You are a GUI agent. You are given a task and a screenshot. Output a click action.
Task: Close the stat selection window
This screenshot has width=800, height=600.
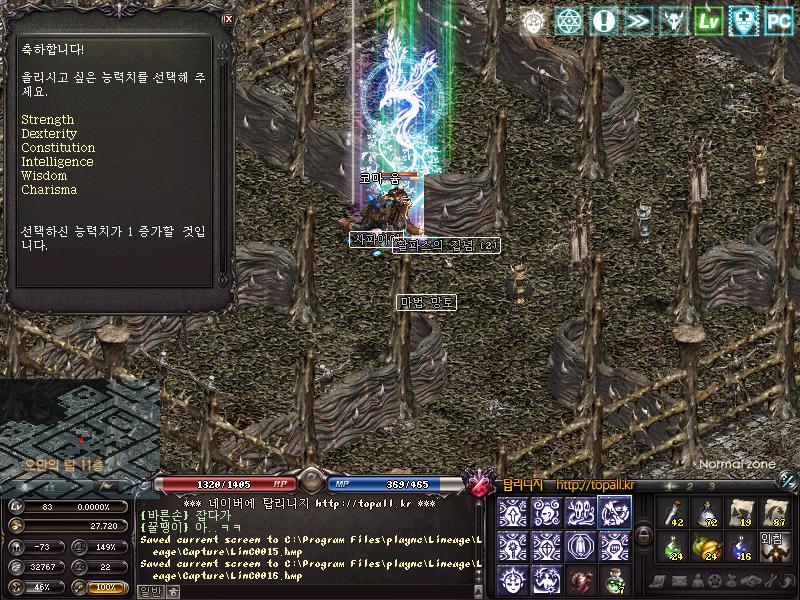(x=228, y=18)
